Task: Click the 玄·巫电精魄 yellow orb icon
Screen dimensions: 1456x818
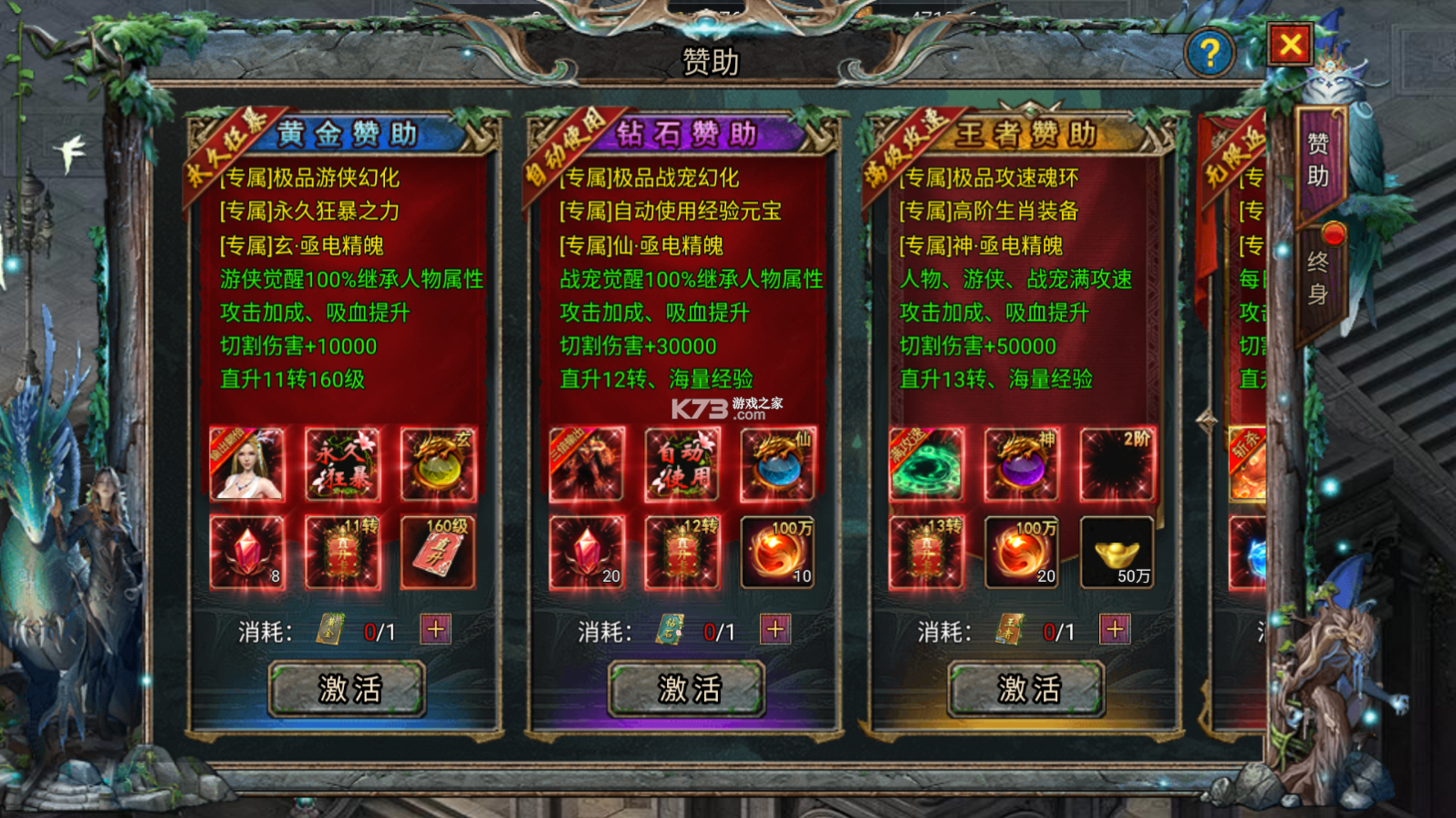Action: coord(439,465)
